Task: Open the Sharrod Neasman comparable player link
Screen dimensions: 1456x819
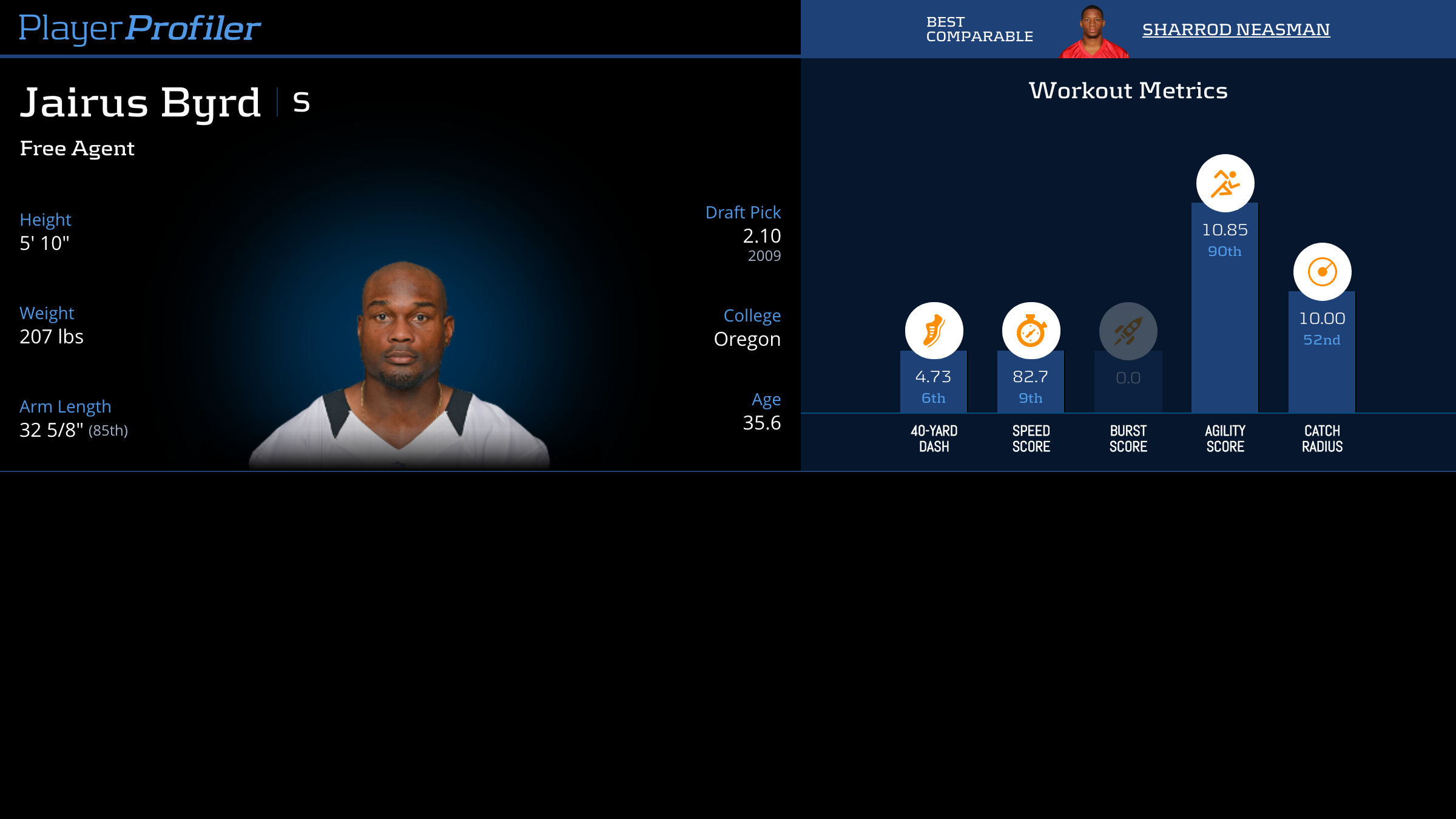Action: [x=1236, y=29]
